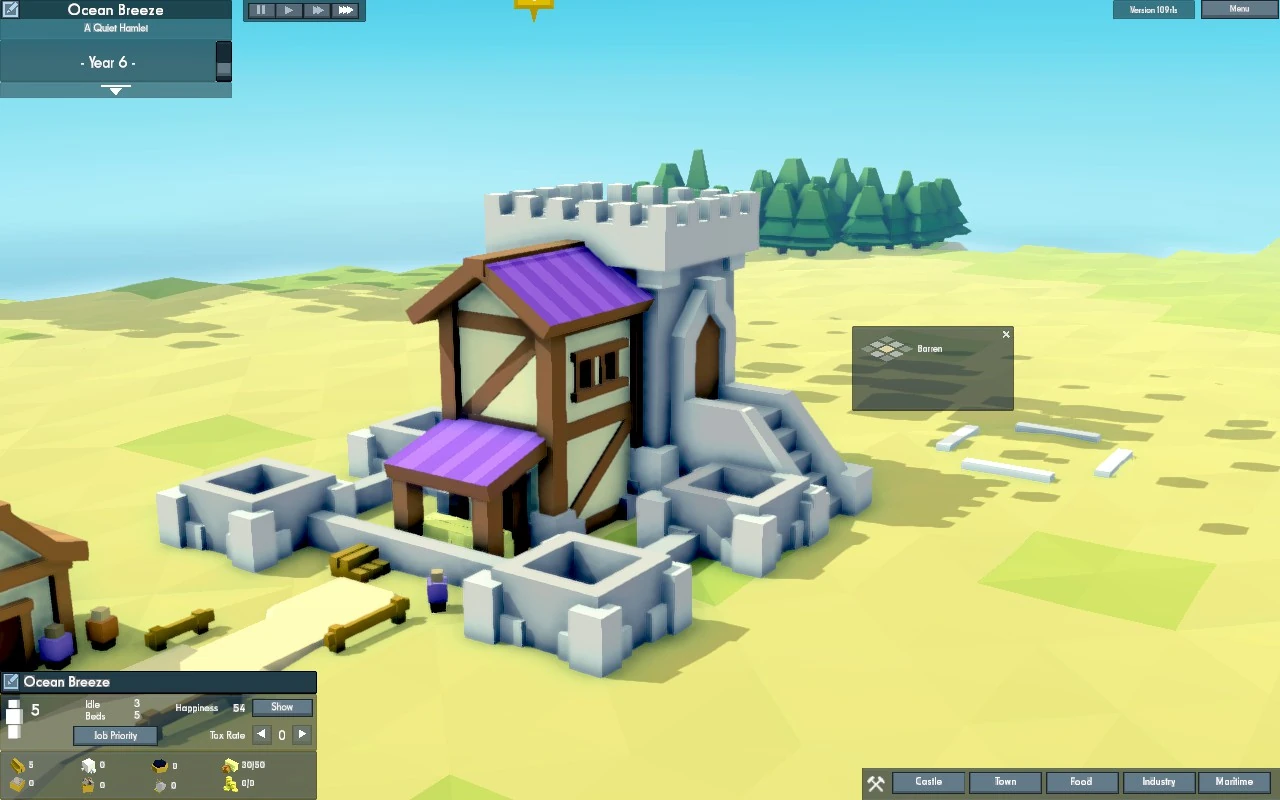Close the Barren terrain popup
This screenshot has height=800, width=1280.
[x=1006, y=334]
